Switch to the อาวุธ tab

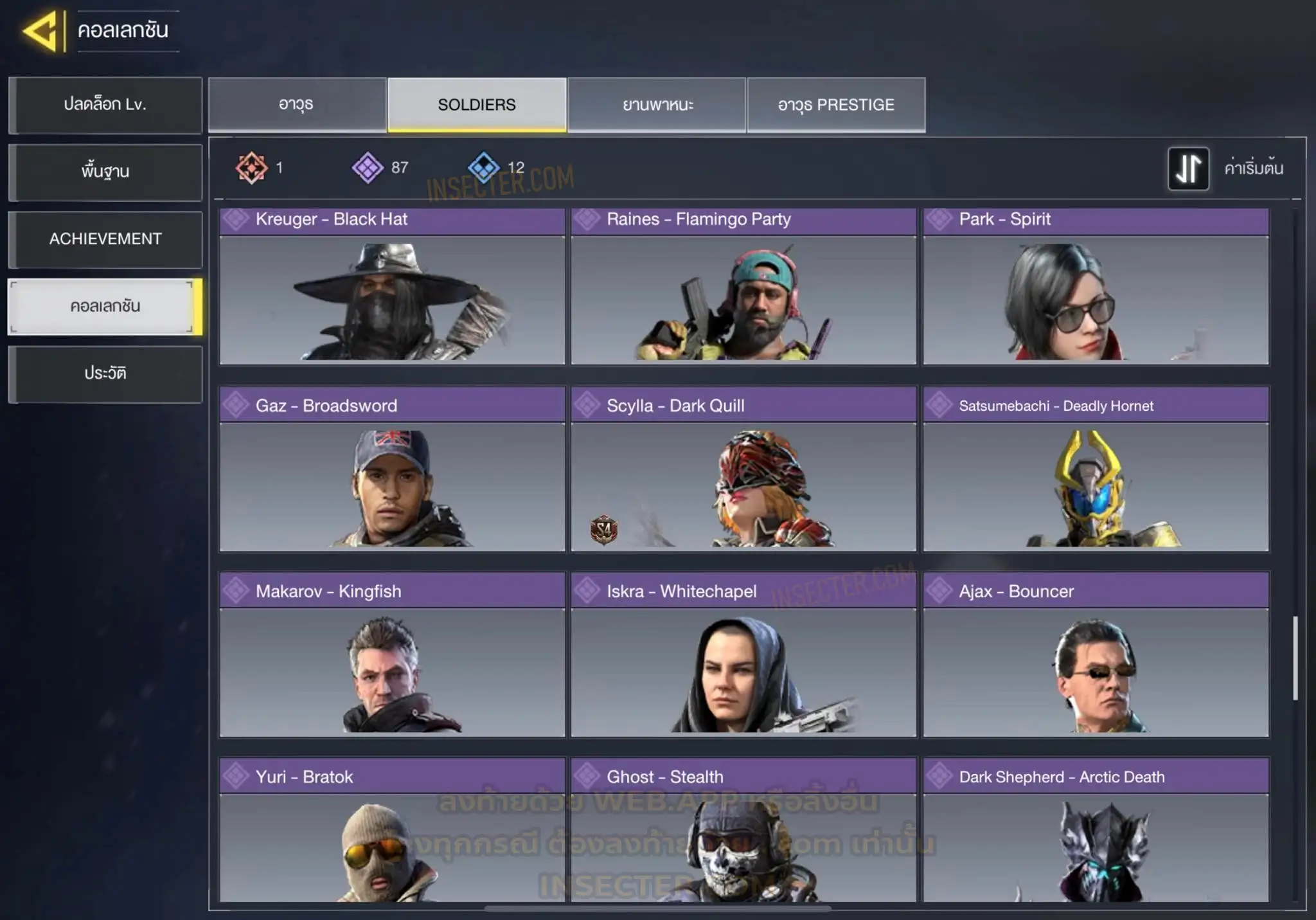[x=297, y=105]
